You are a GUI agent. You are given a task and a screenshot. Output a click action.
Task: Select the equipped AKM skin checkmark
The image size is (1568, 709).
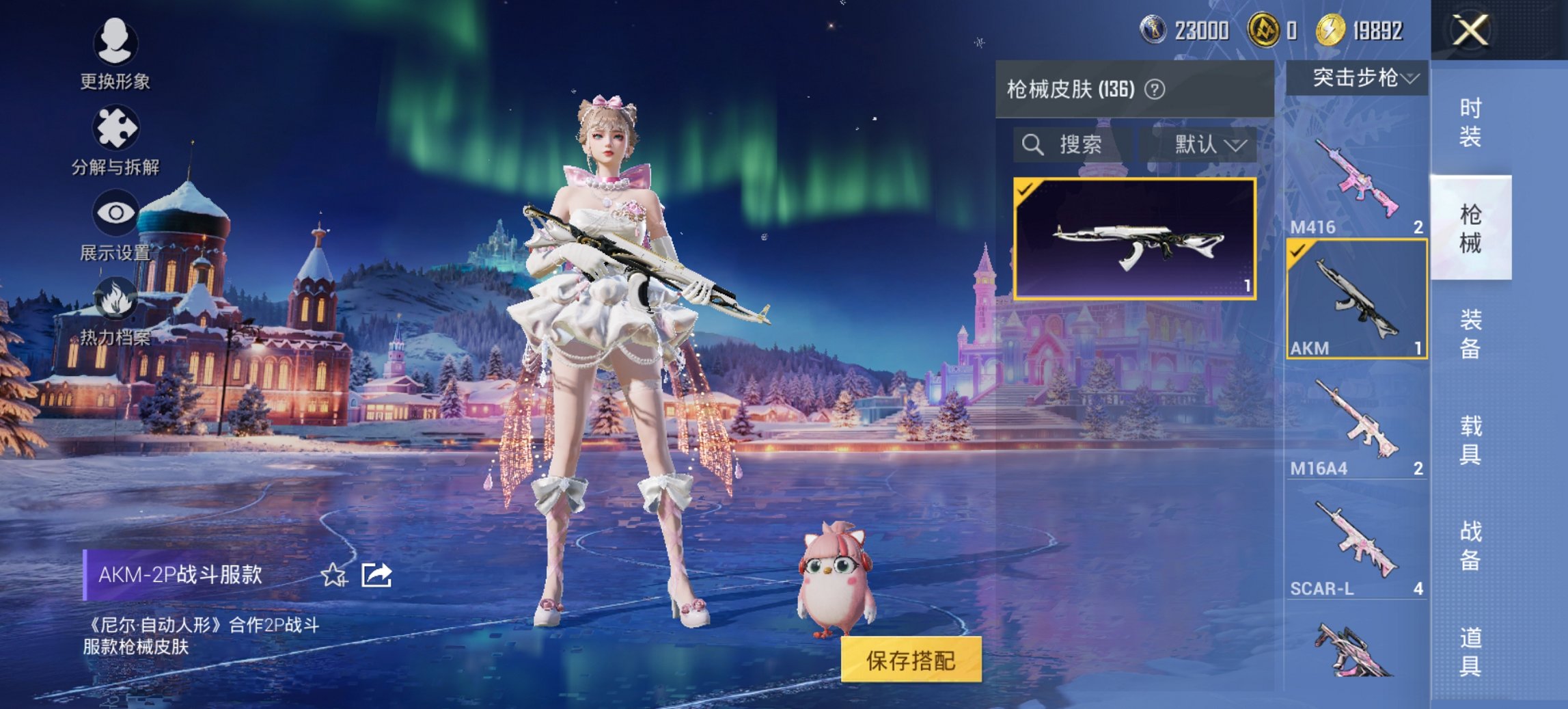click(x=1297, y=252)
